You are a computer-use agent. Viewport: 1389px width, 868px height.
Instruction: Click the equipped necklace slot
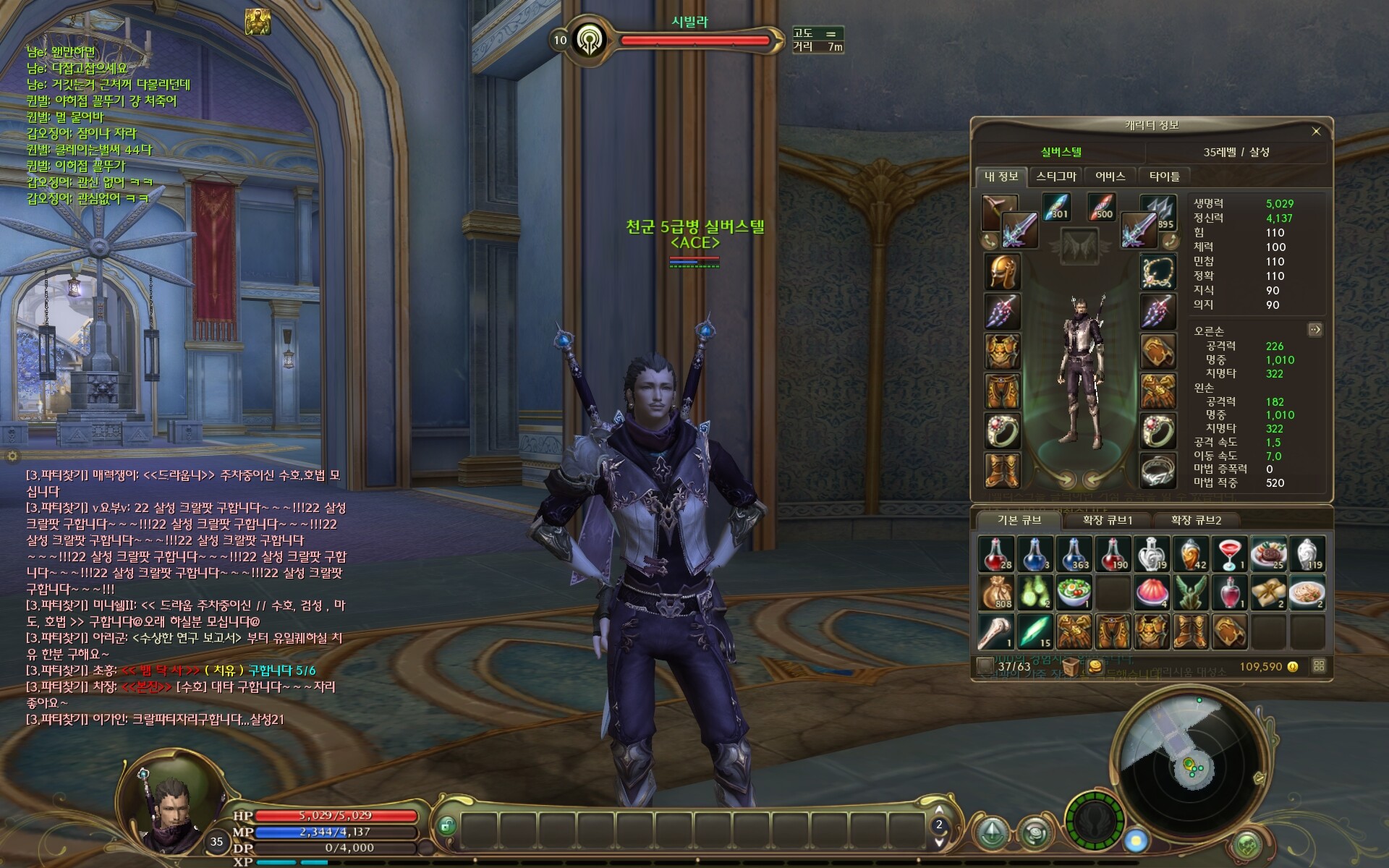pyautogui.click(x=1157, y=272)
